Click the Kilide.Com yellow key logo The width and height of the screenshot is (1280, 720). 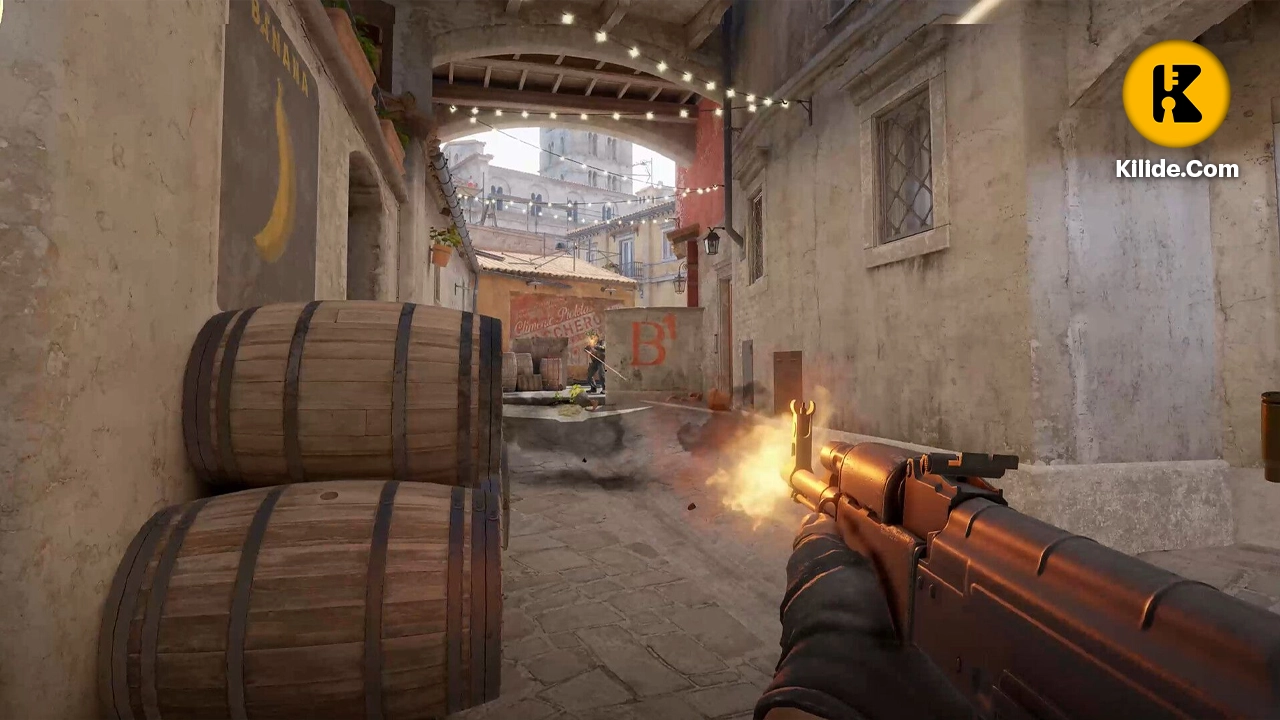(1176, 94)
